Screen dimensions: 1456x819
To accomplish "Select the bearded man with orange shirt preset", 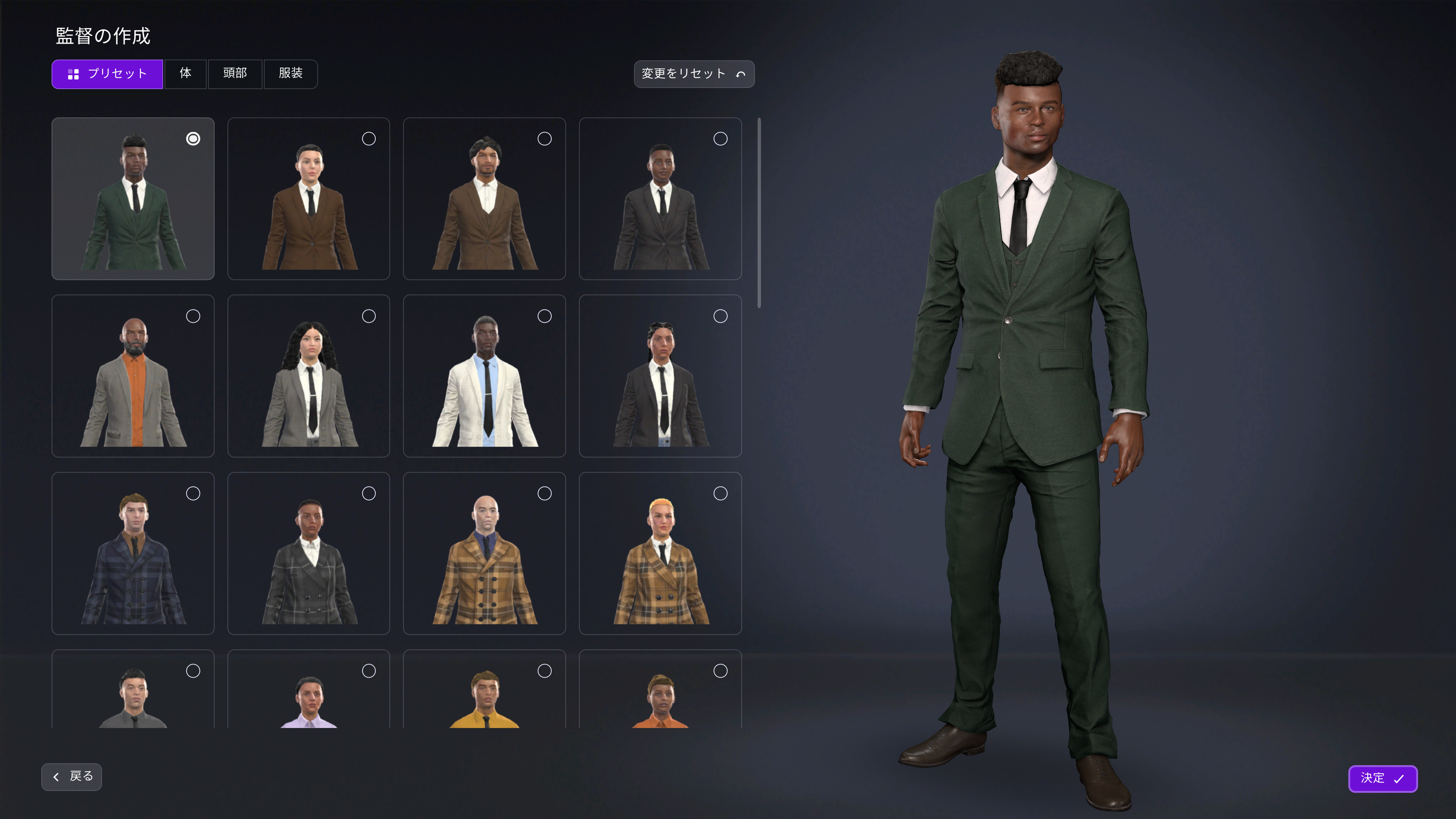I will click(x=133, y=376).
